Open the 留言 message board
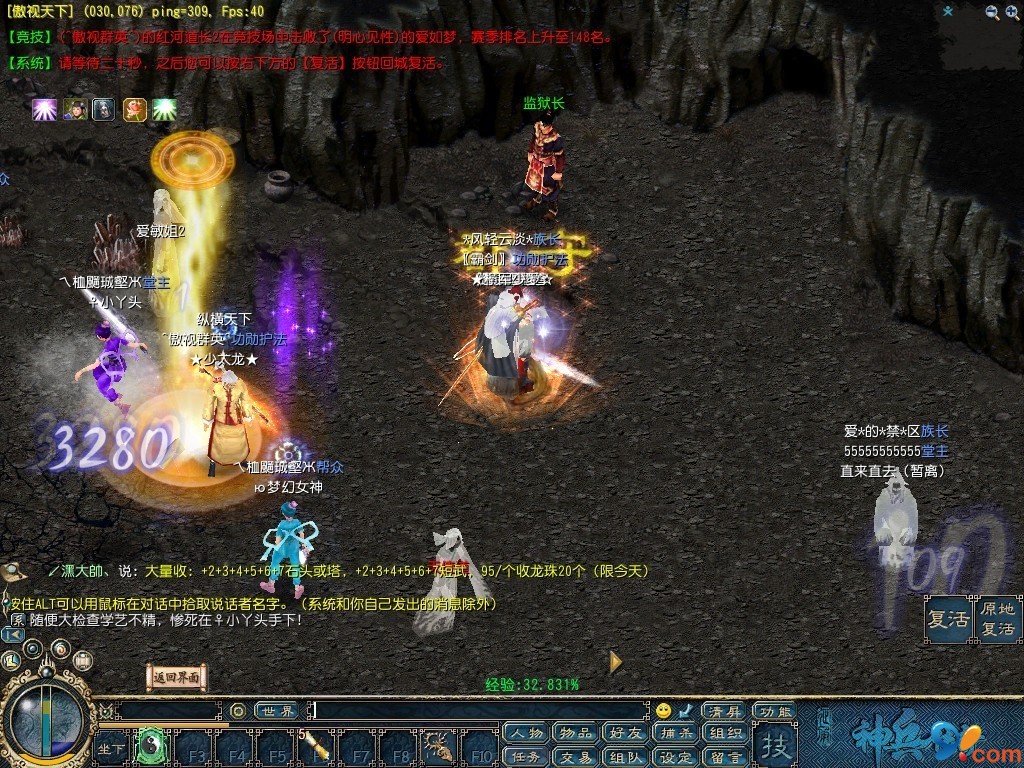 pos(726,757)
